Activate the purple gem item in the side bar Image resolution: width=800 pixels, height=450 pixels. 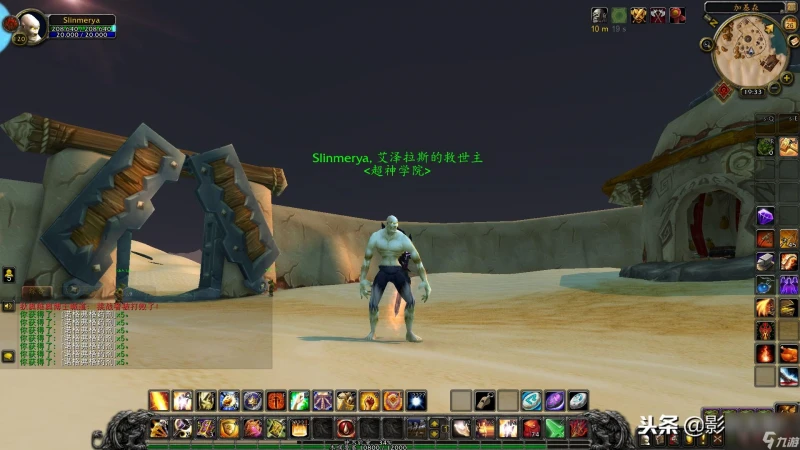click(x=765, y=215)
